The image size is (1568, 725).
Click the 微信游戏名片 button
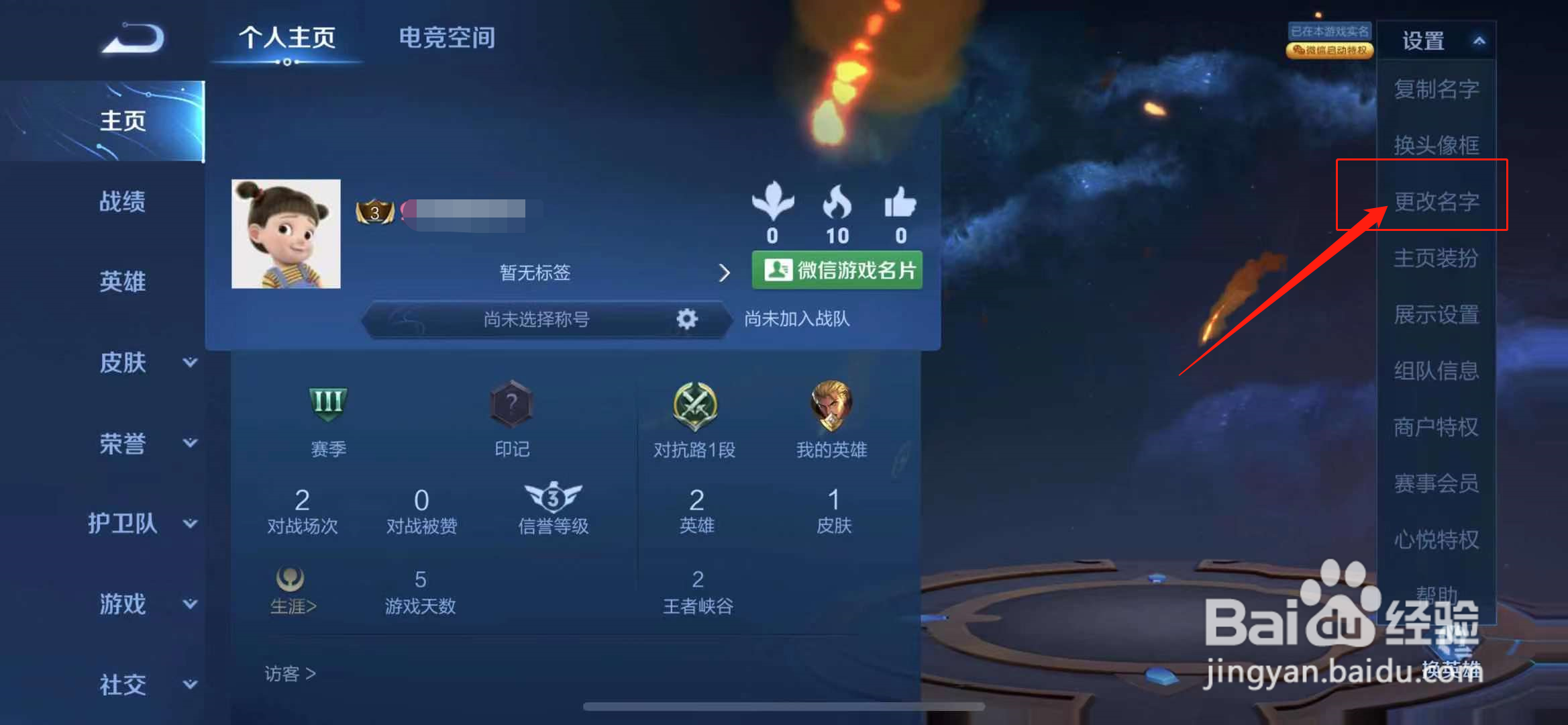click(x=837, y=270)
